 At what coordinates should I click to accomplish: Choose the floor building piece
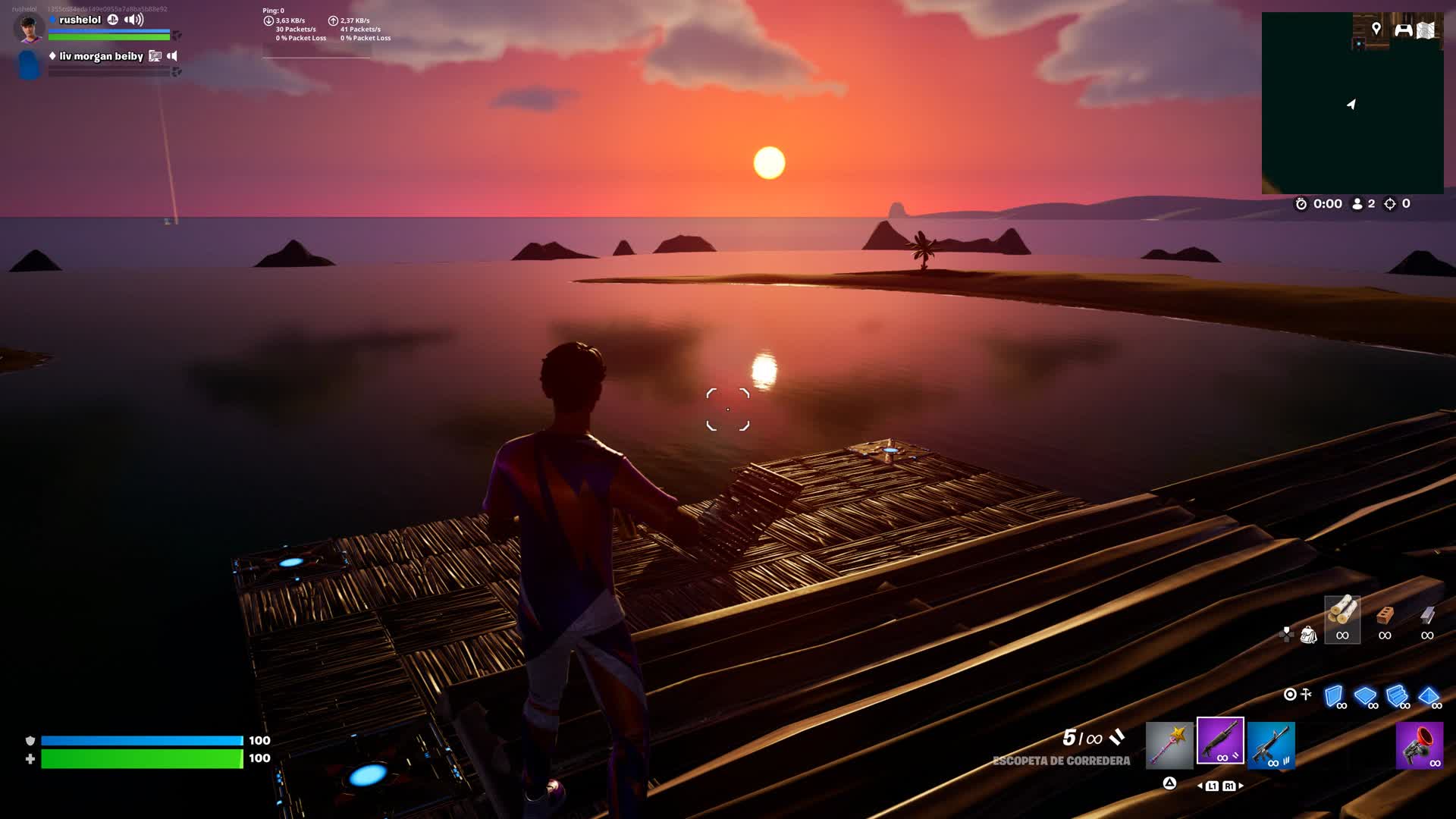click(1366, 696)
